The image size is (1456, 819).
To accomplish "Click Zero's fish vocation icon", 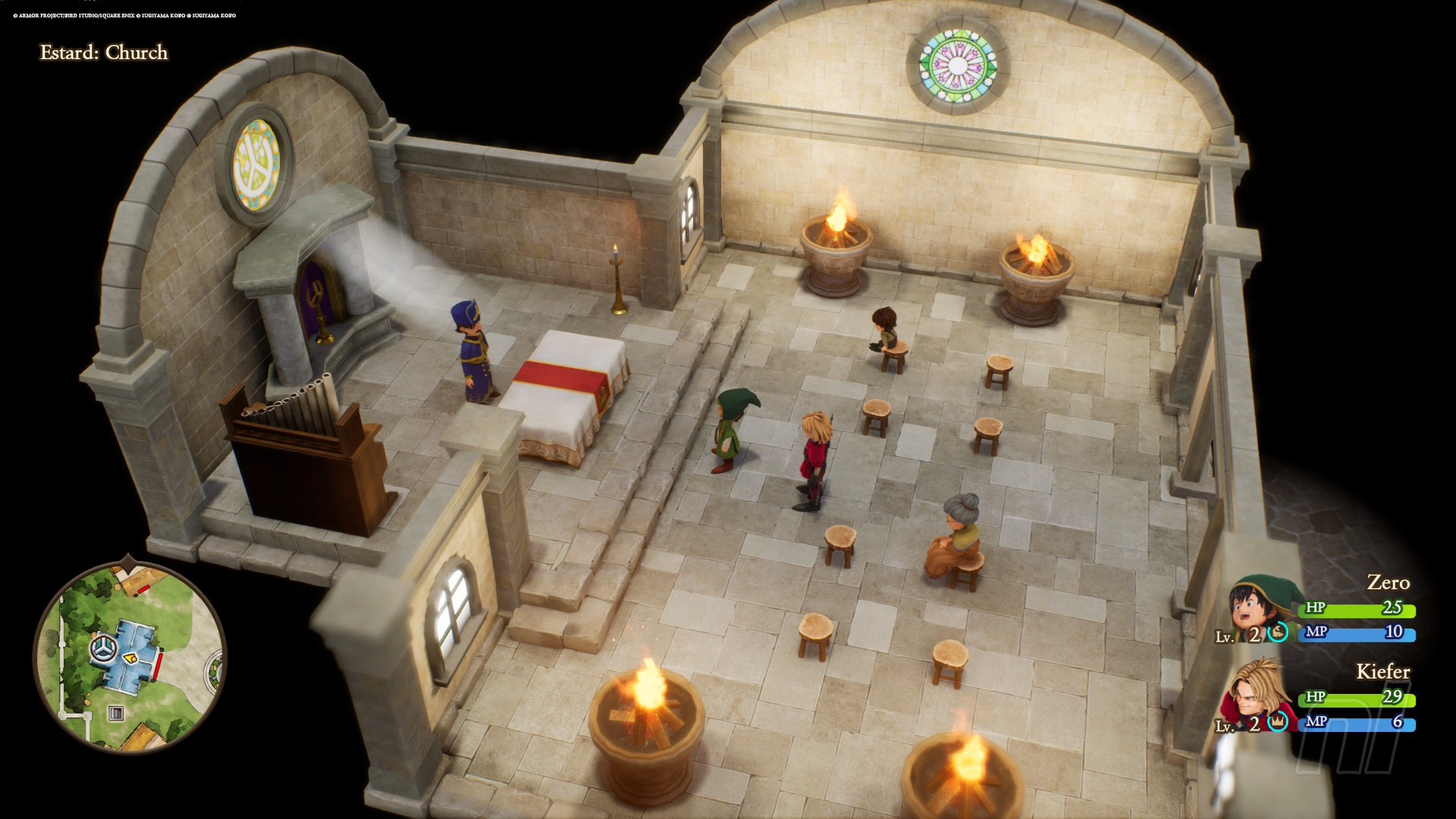I will (x=1278, y=632).
